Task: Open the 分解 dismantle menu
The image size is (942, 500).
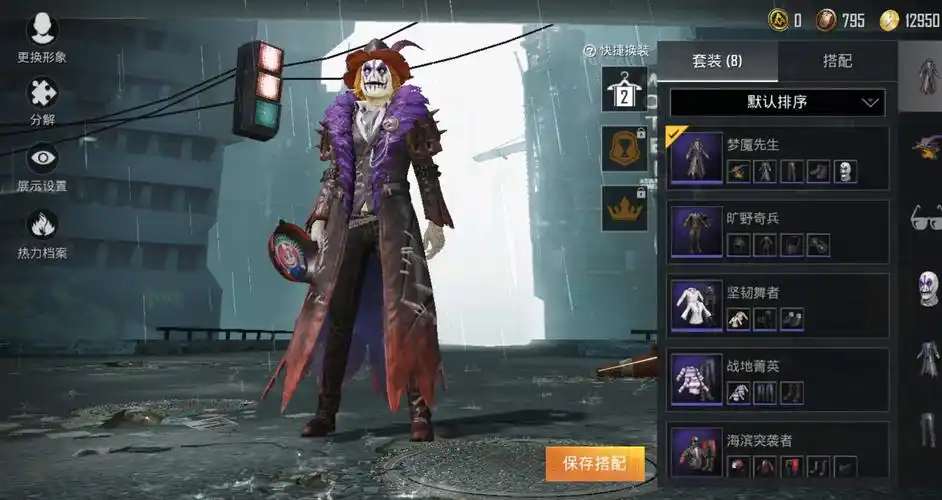Action: click(42, 100)
